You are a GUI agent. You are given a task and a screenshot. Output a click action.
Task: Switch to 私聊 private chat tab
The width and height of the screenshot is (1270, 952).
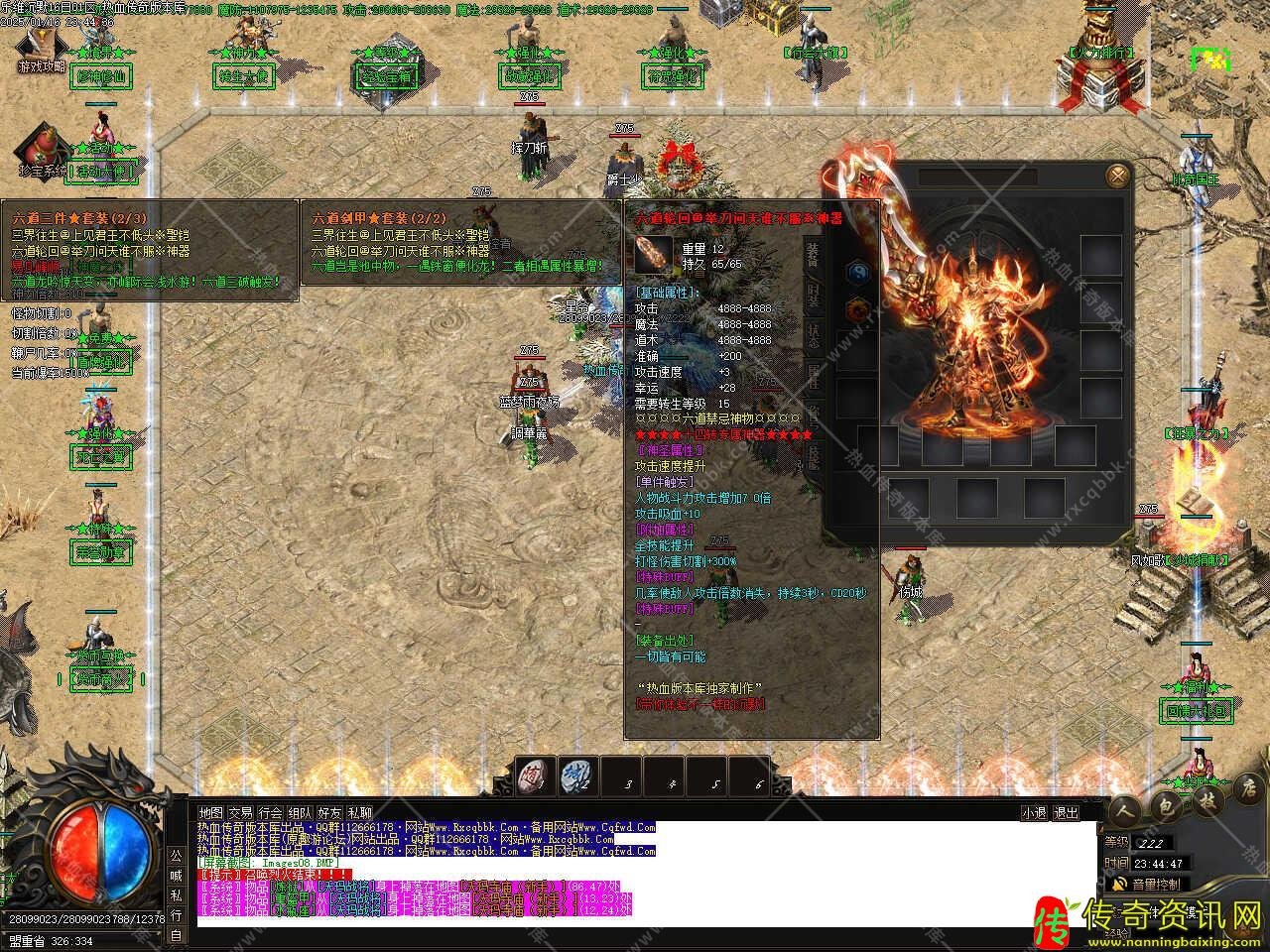click(x=359, y=812)
